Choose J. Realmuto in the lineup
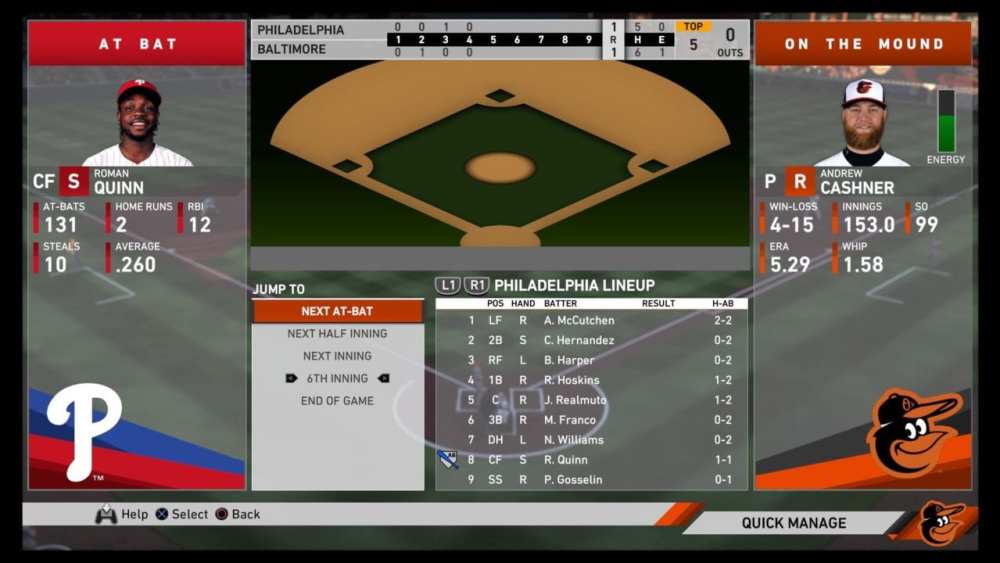Viewport: 1000px width, 563px height. coord(591,400)
